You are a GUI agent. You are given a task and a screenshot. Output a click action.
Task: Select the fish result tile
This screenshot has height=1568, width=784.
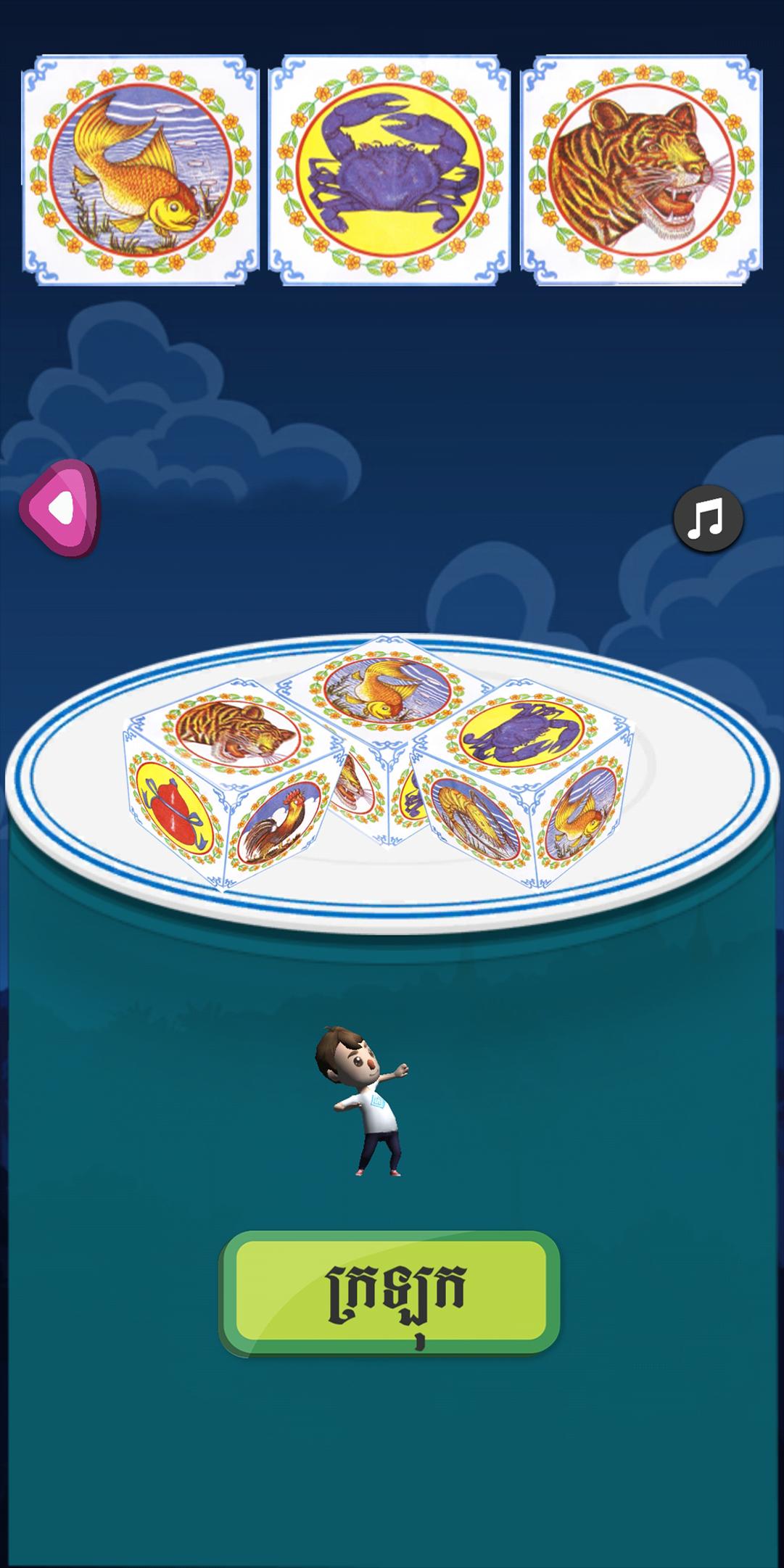point(141,169)
